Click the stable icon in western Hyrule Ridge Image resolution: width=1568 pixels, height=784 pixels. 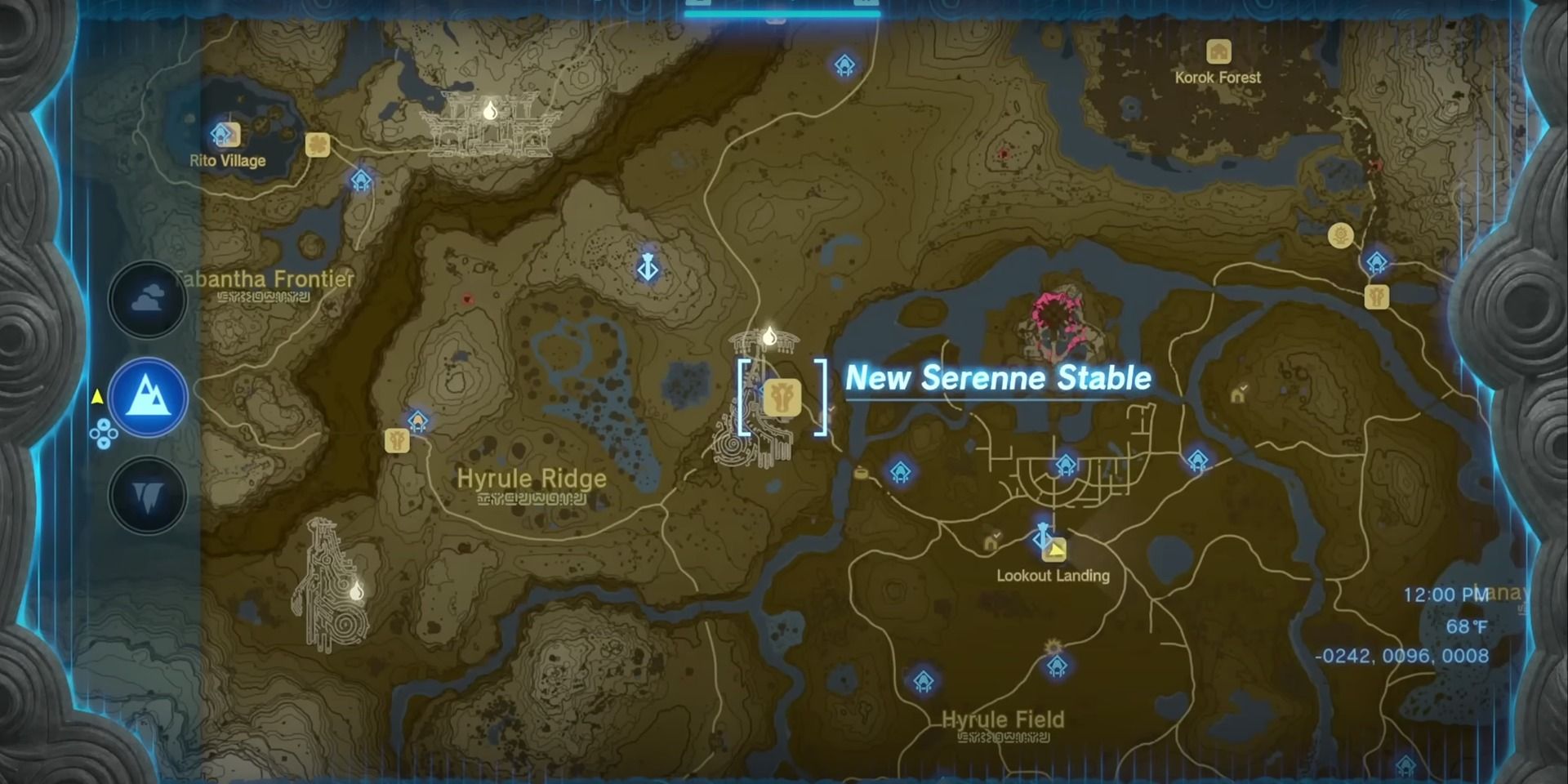(x=397, y=441)
